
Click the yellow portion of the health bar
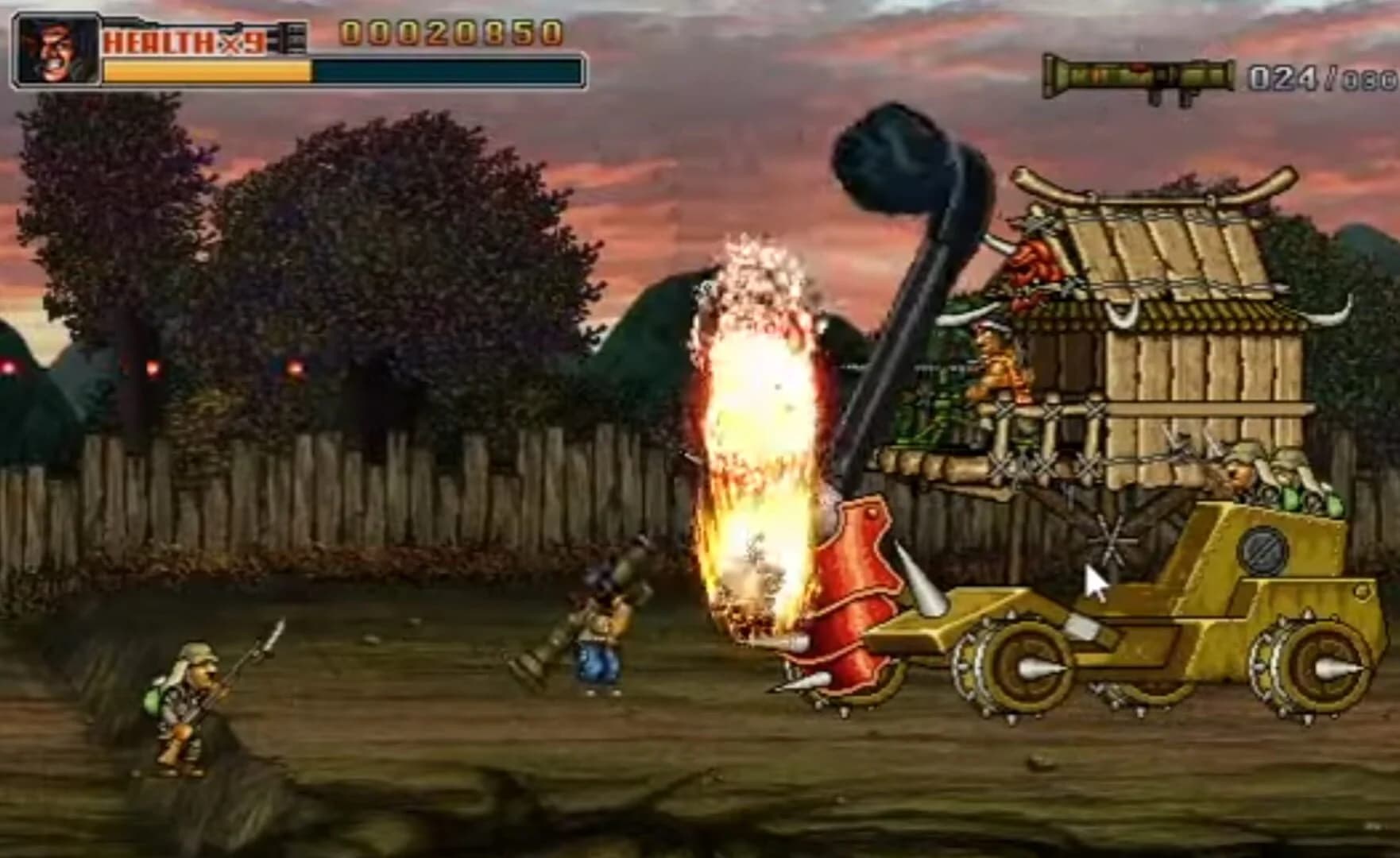click(x=207, y=73)
